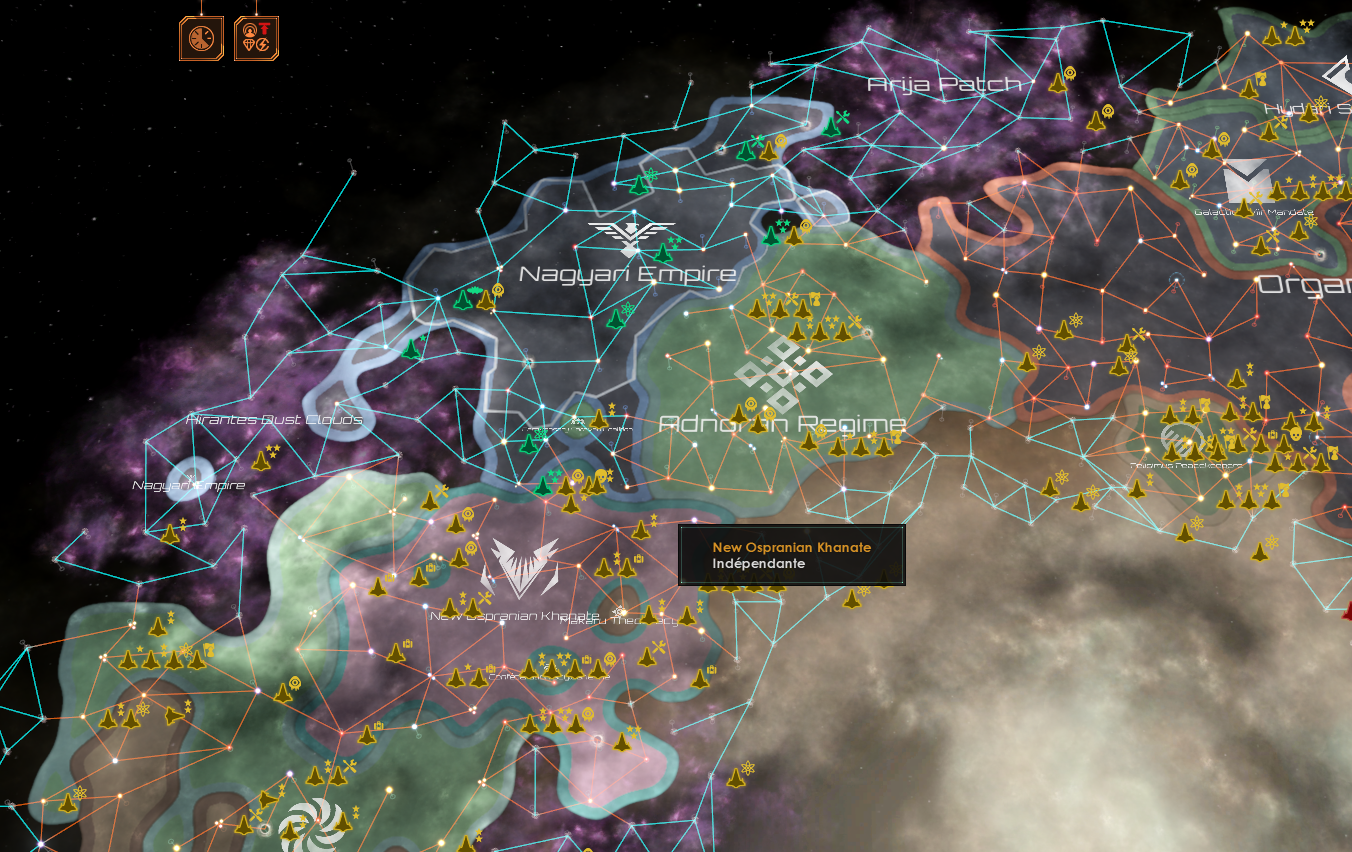Click the Makeru Theocracy name label
This screenshot has height=852, width=1352.
[620, 620]
